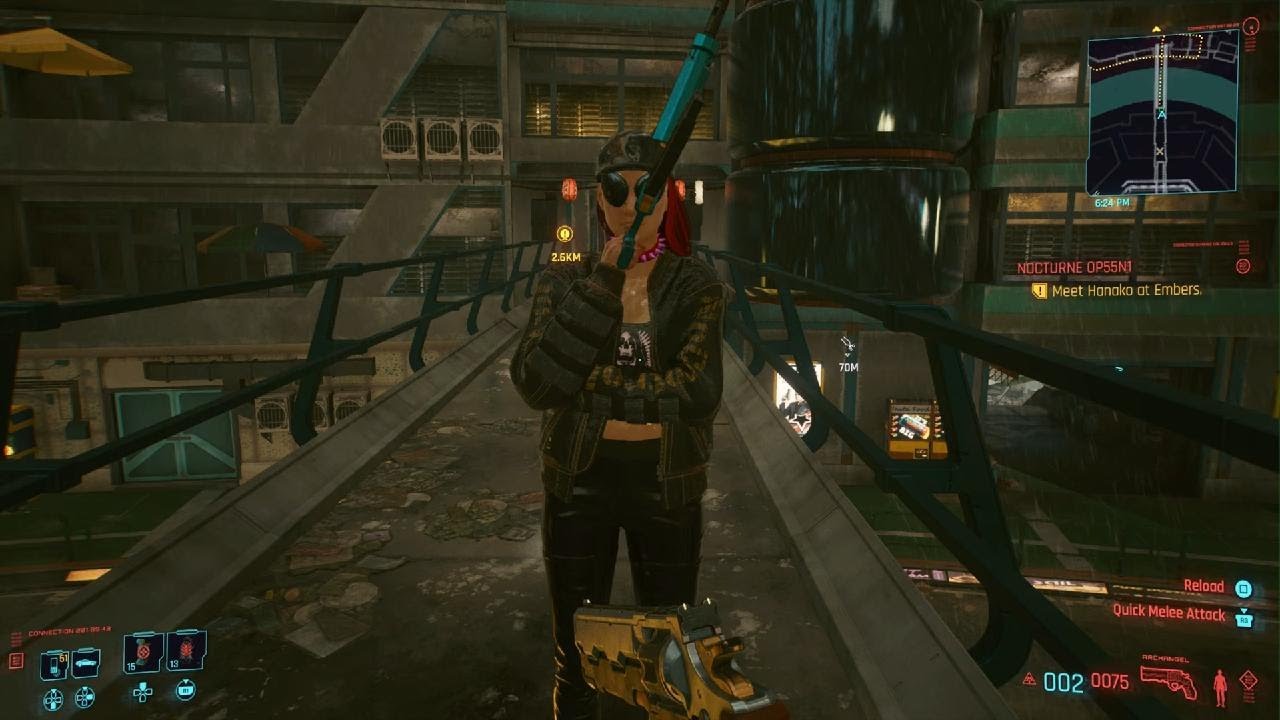Click the 6:24 PM clock under the minimap
The image size is (1280, 720).
click(1112, 202)
